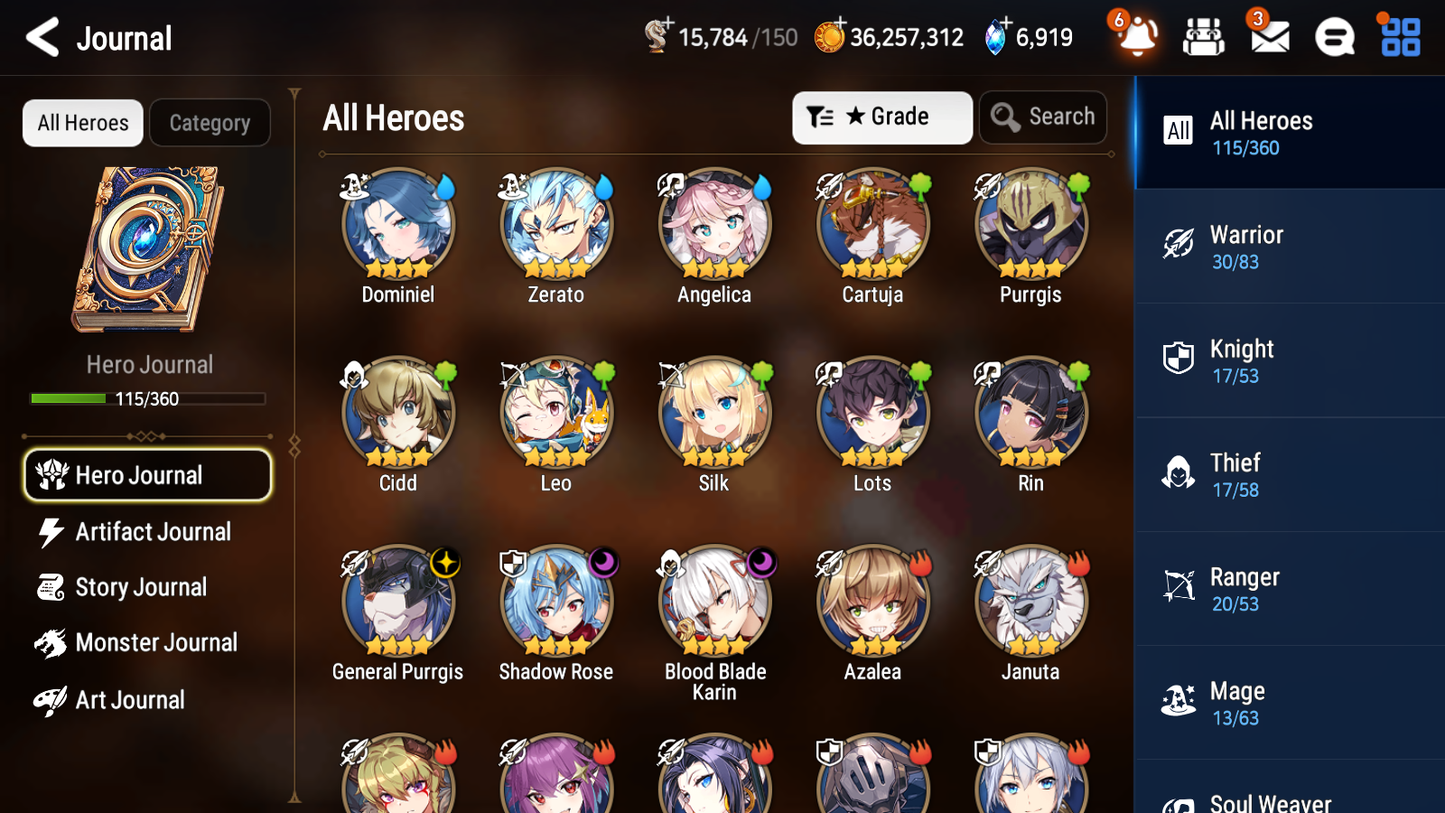
Task: Open the chat bubble icon
Action: (1333, 38)
